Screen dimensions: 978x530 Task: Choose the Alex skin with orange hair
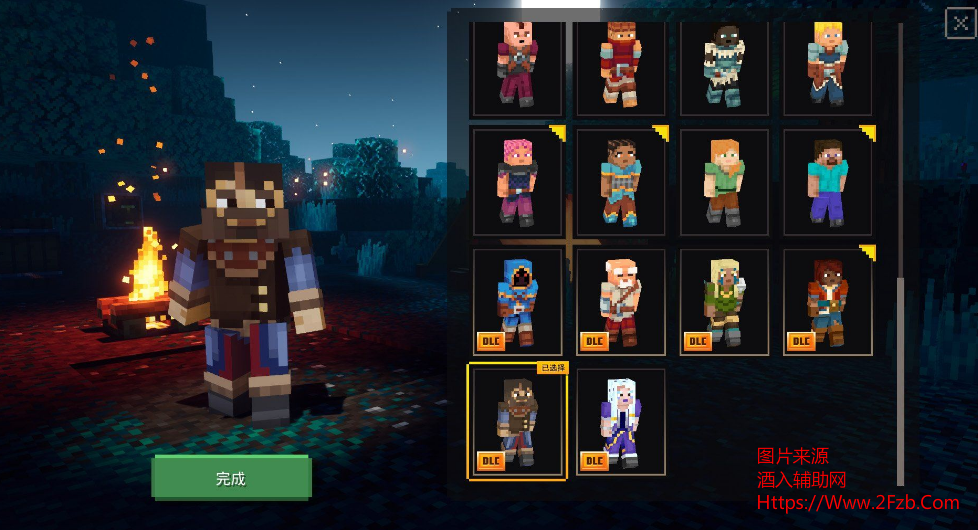[724, 182]
